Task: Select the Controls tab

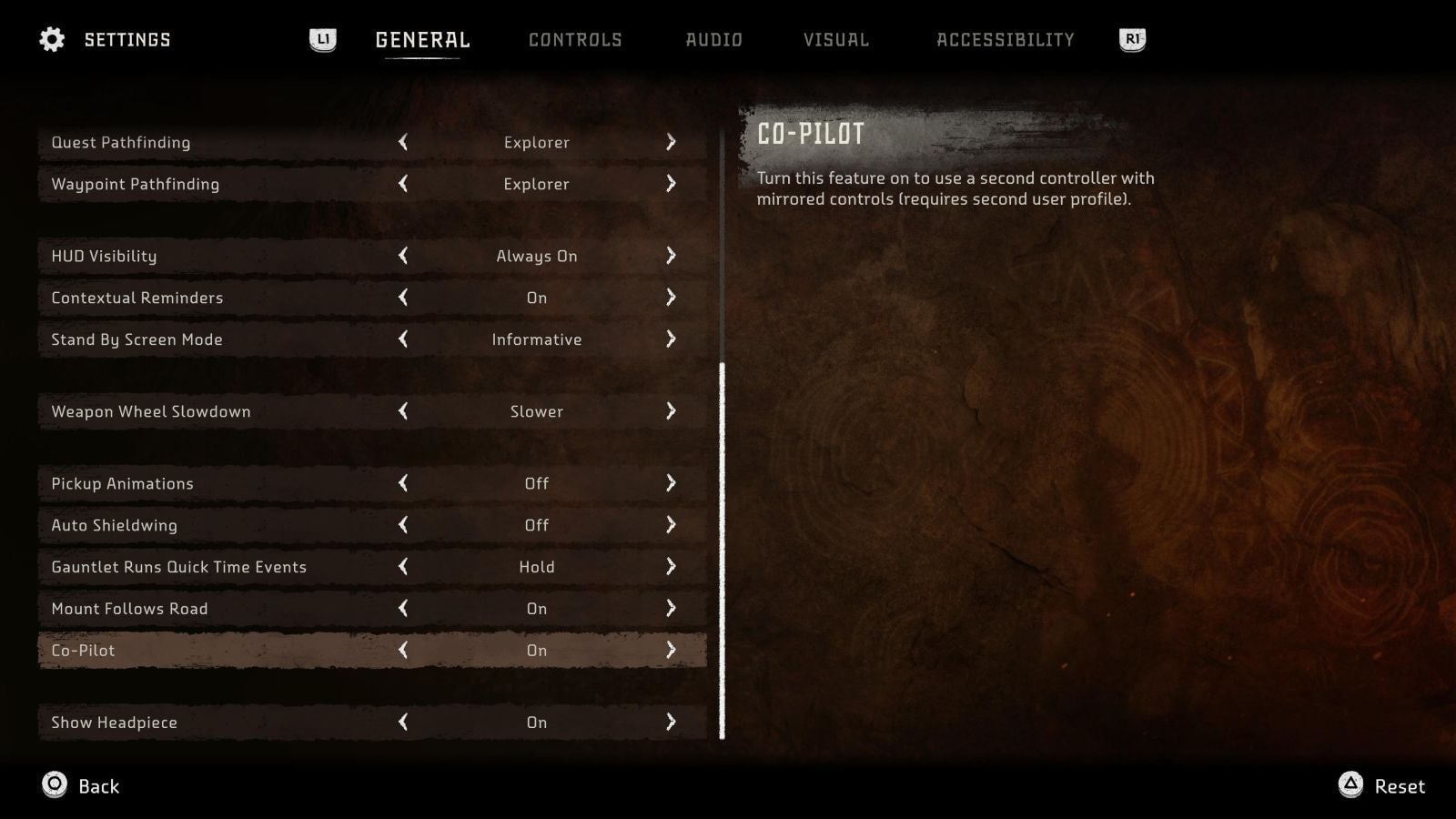Action: click(576, 39)
